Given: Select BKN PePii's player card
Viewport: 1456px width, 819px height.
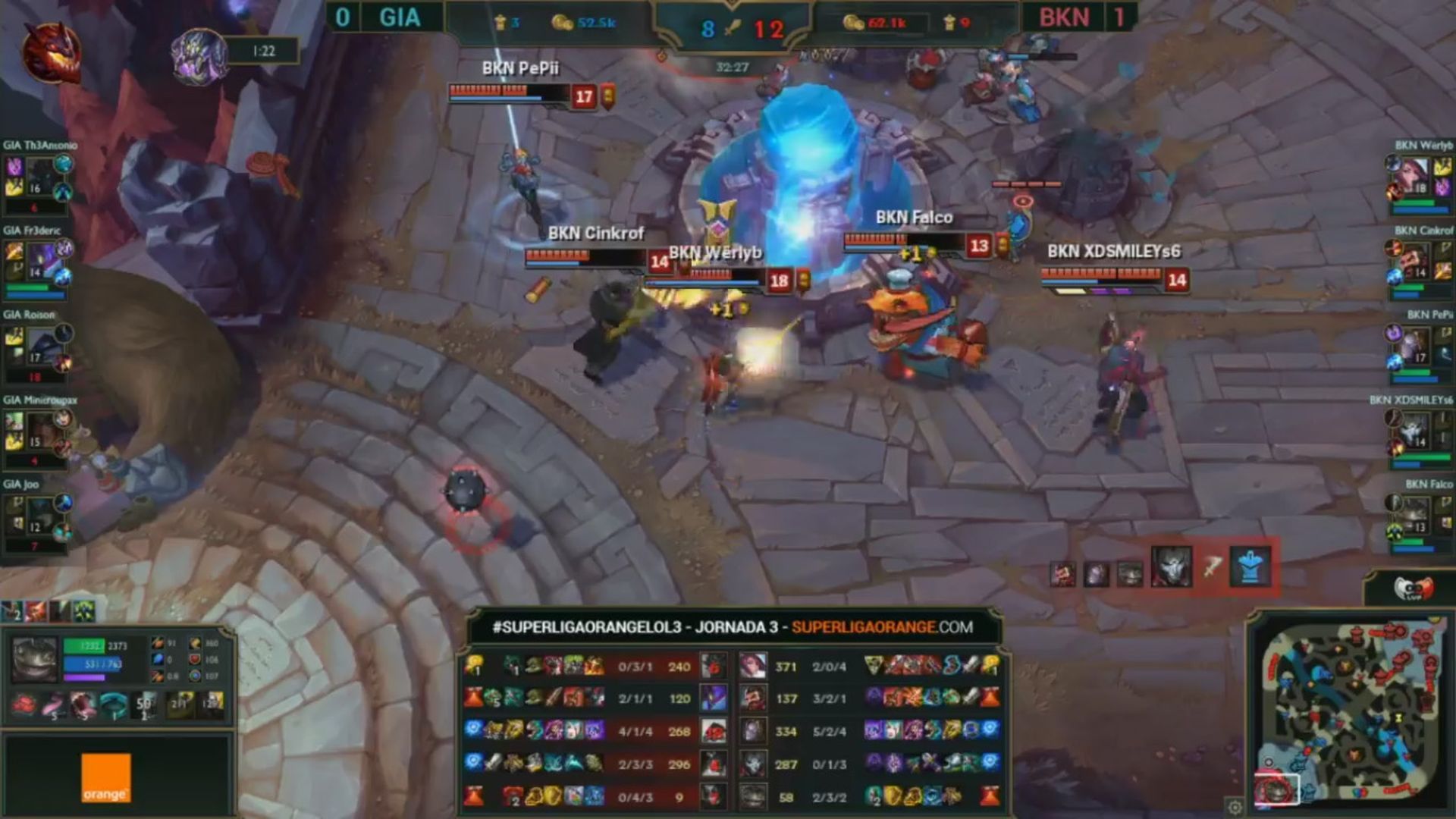Looking at the screenshot, I should (x=1420, y=347).
